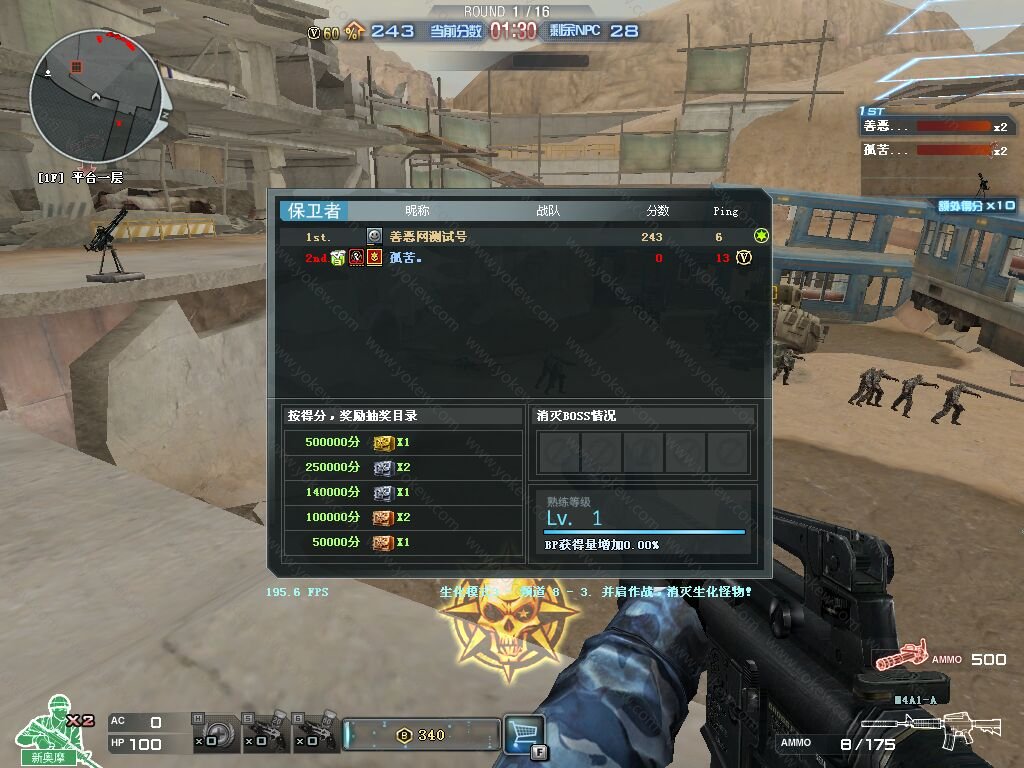The image size is (1024, 768).
Task: Select player 善恶网测试号 in the scoreboard
Action: coord(428,237)
